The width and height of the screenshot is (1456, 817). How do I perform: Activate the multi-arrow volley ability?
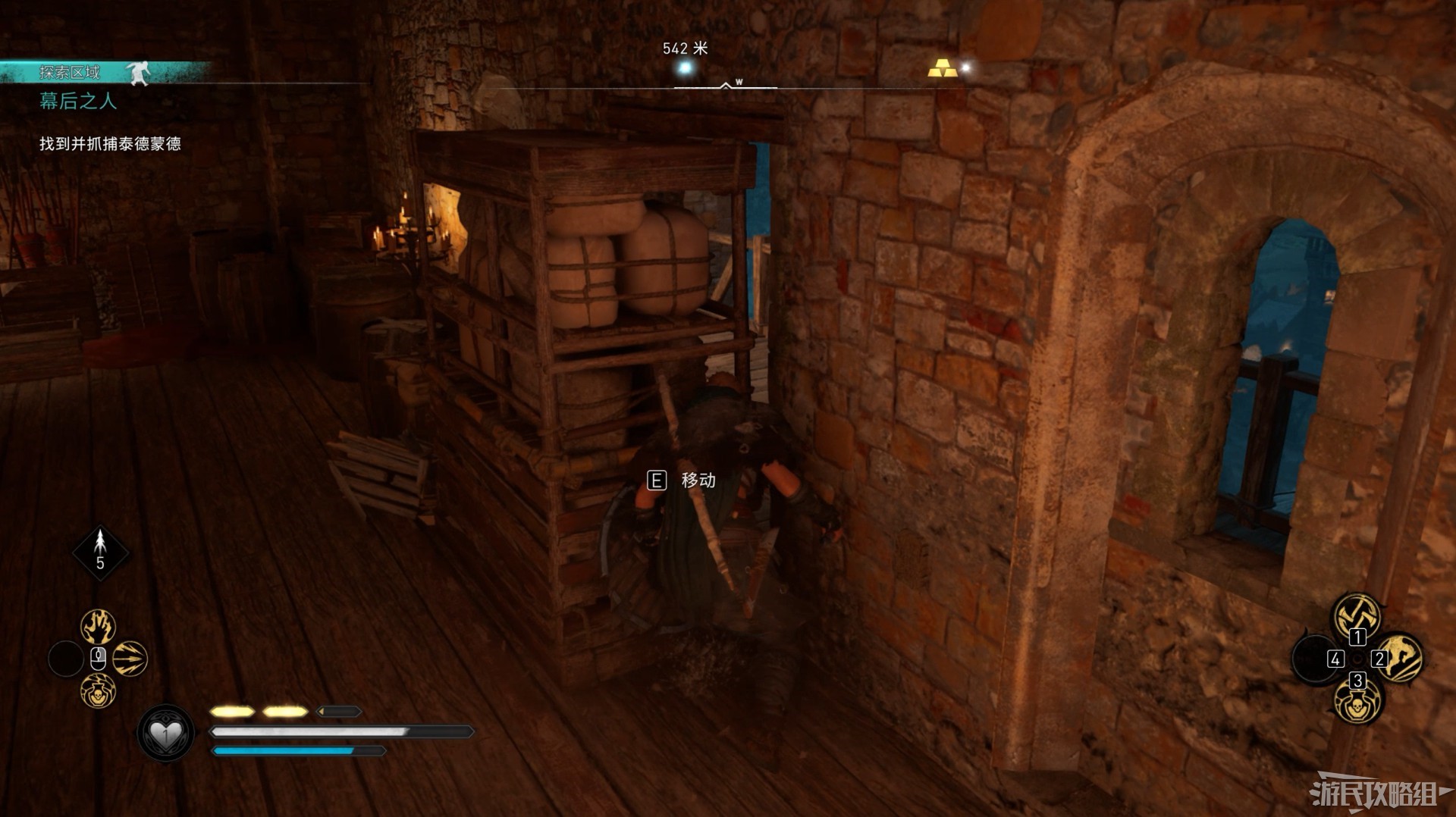(130, 659)
